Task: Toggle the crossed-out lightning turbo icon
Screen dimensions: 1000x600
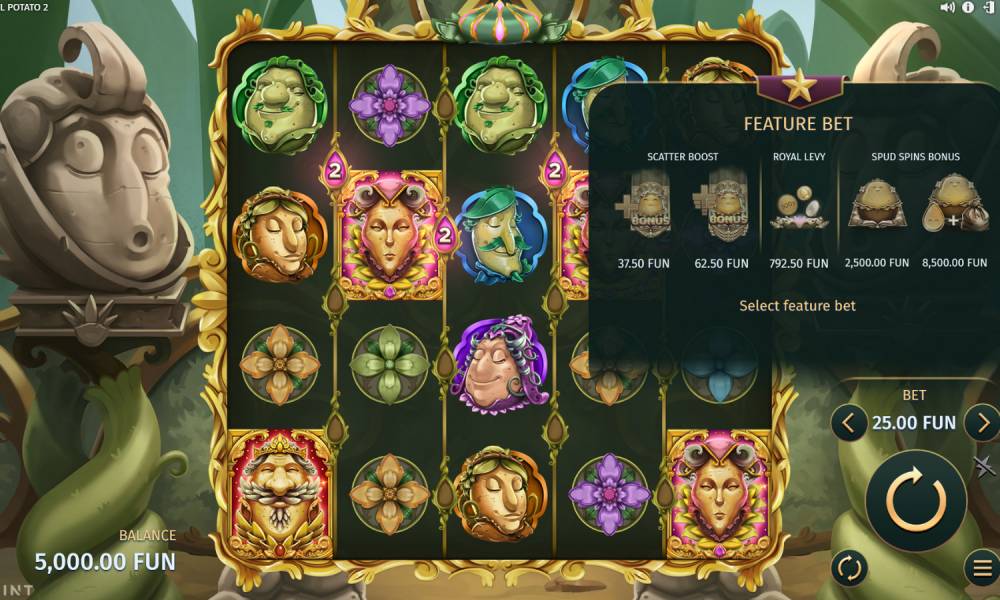Action: [984, 466]
